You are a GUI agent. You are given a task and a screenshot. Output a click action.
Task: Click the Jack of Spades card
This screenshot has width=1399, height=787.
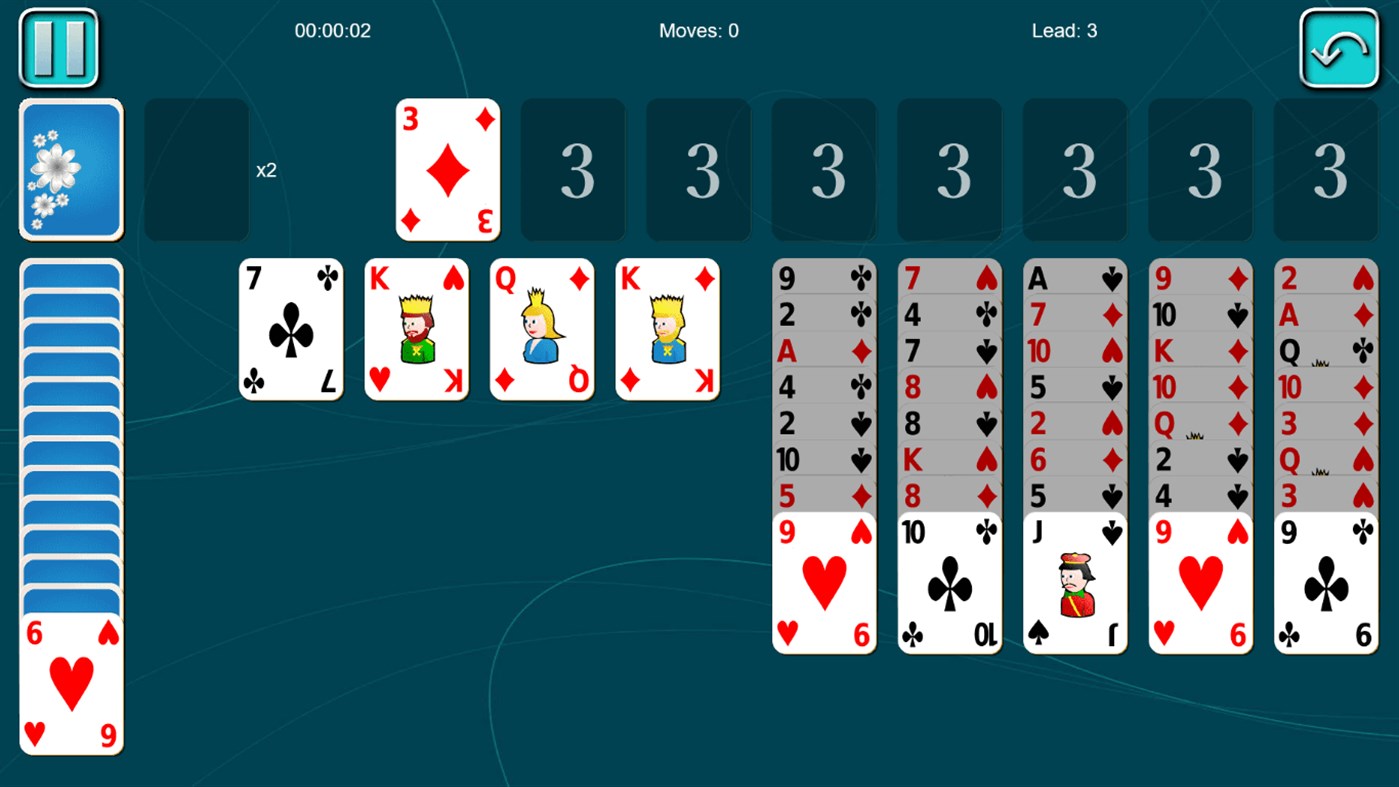click(1074, 580)
